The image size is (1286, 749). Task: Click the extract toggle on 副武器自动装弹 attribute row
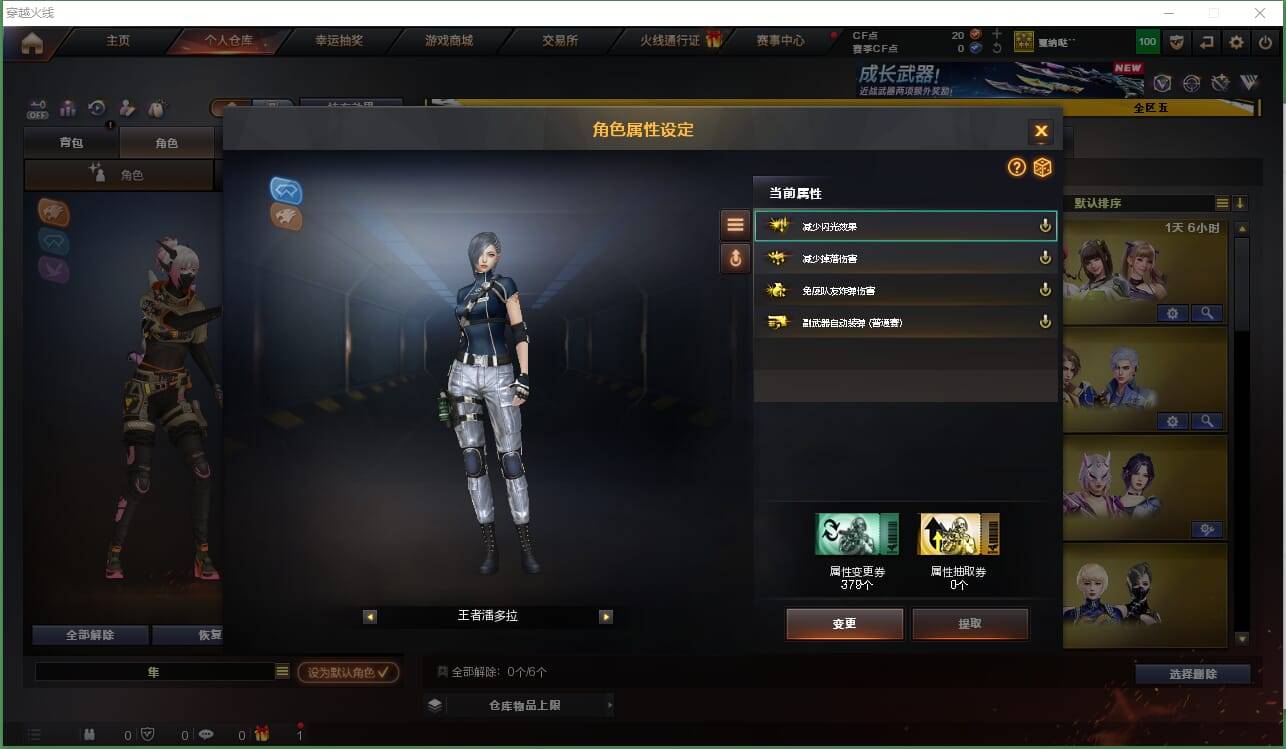pos(1045,321)
